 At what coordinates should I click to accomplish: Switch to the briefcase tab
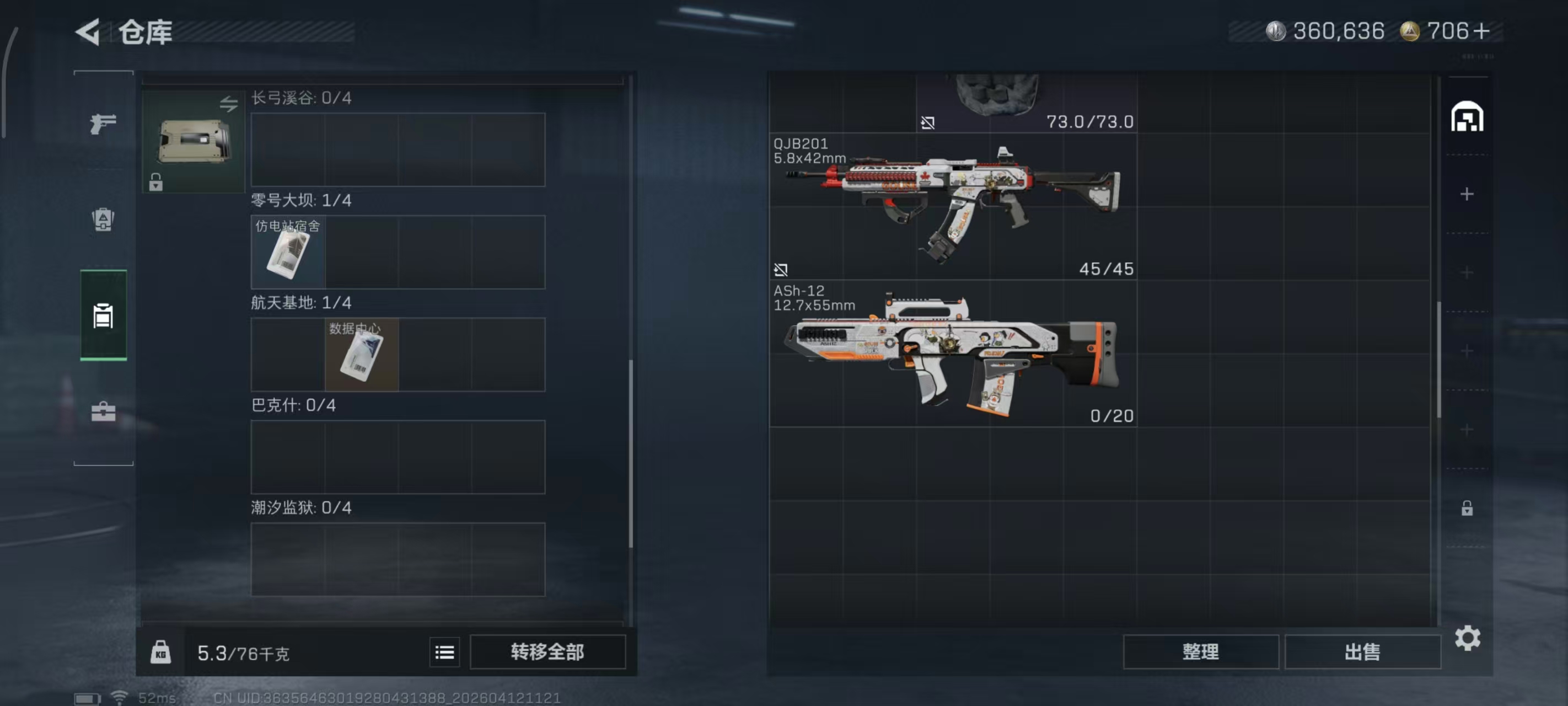(x=103, y=412)
